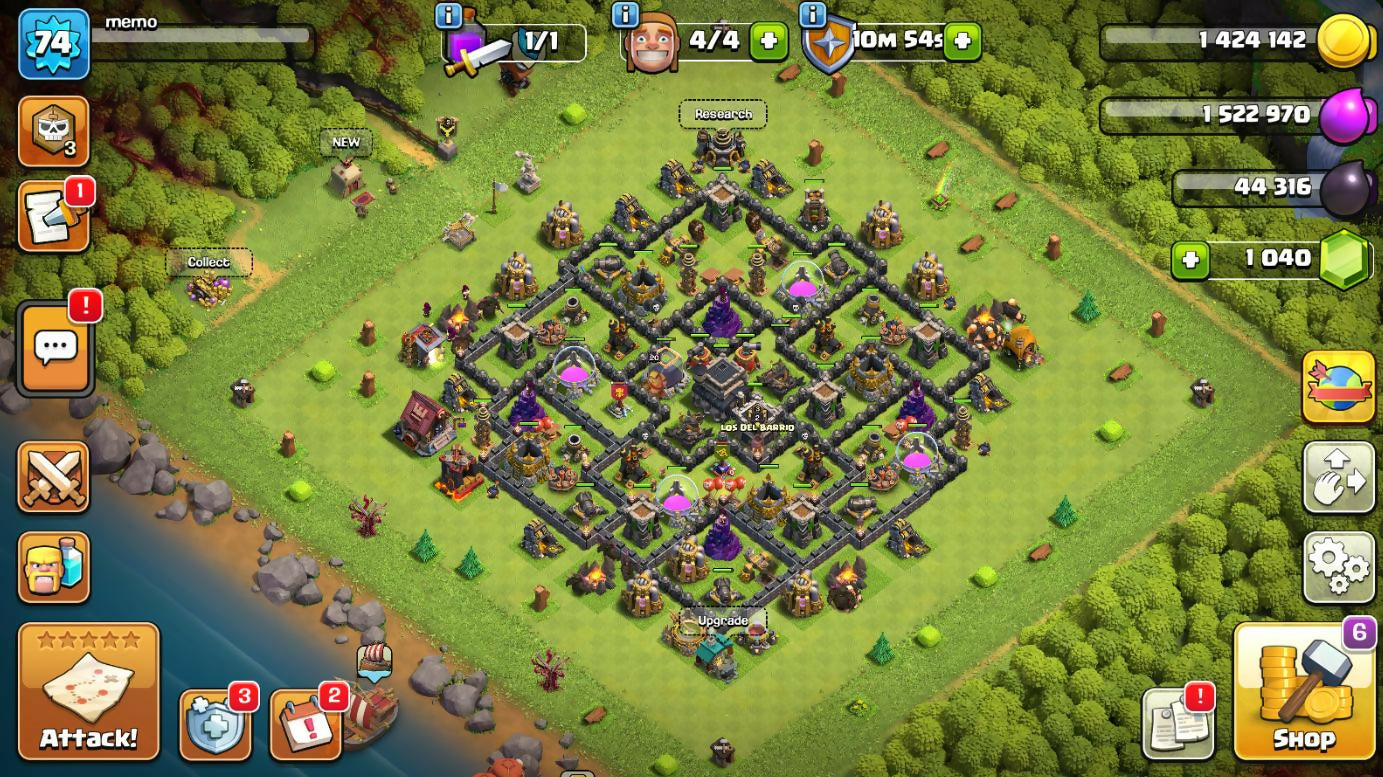Image resolution: width=1383 pixels, height=777 pixels.
Task: Open the shield button with badge 3
Action: tap(214, 724)
